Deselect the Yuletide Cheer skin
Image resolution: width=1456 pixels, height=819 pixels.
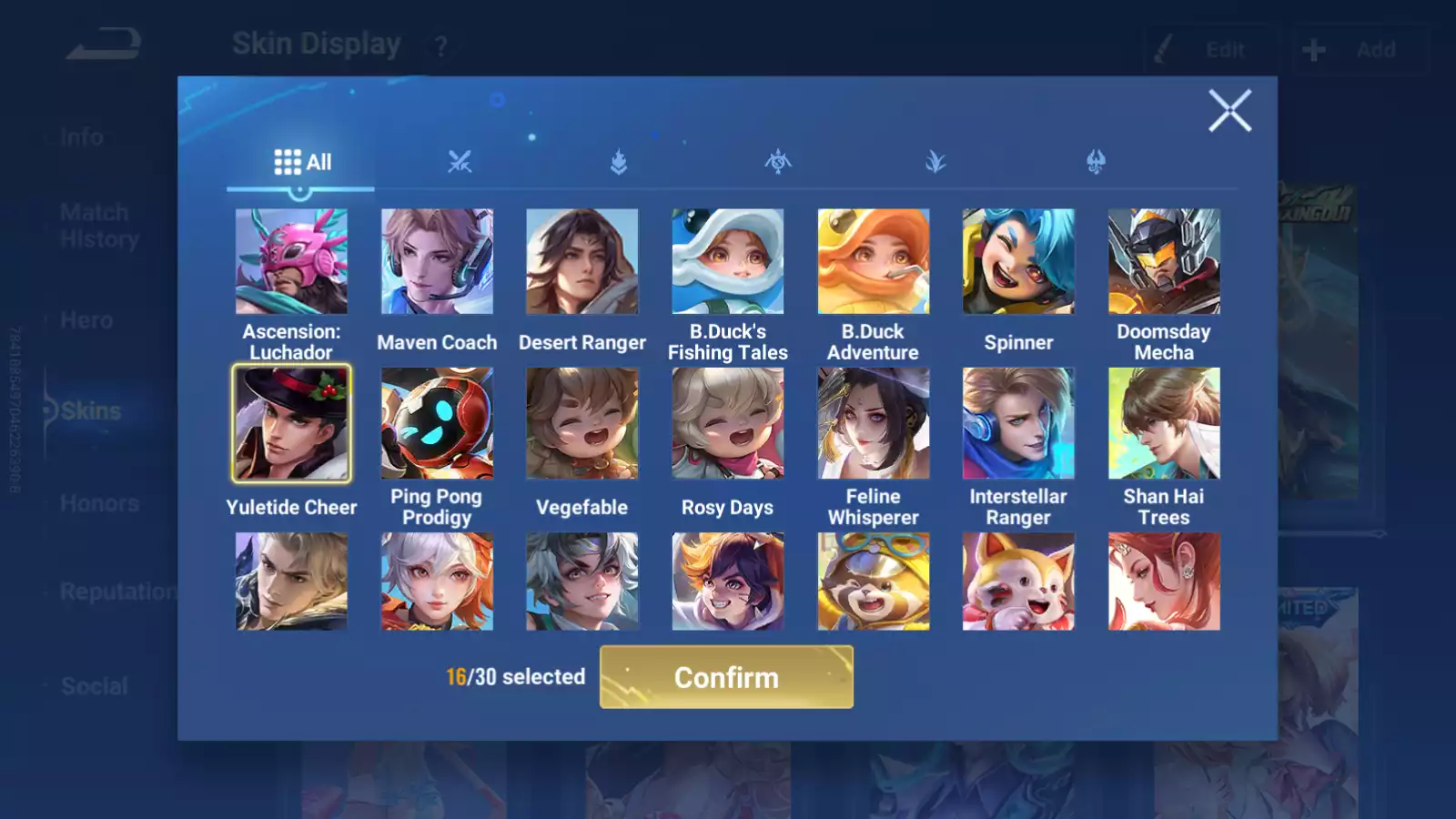[291, 421]
